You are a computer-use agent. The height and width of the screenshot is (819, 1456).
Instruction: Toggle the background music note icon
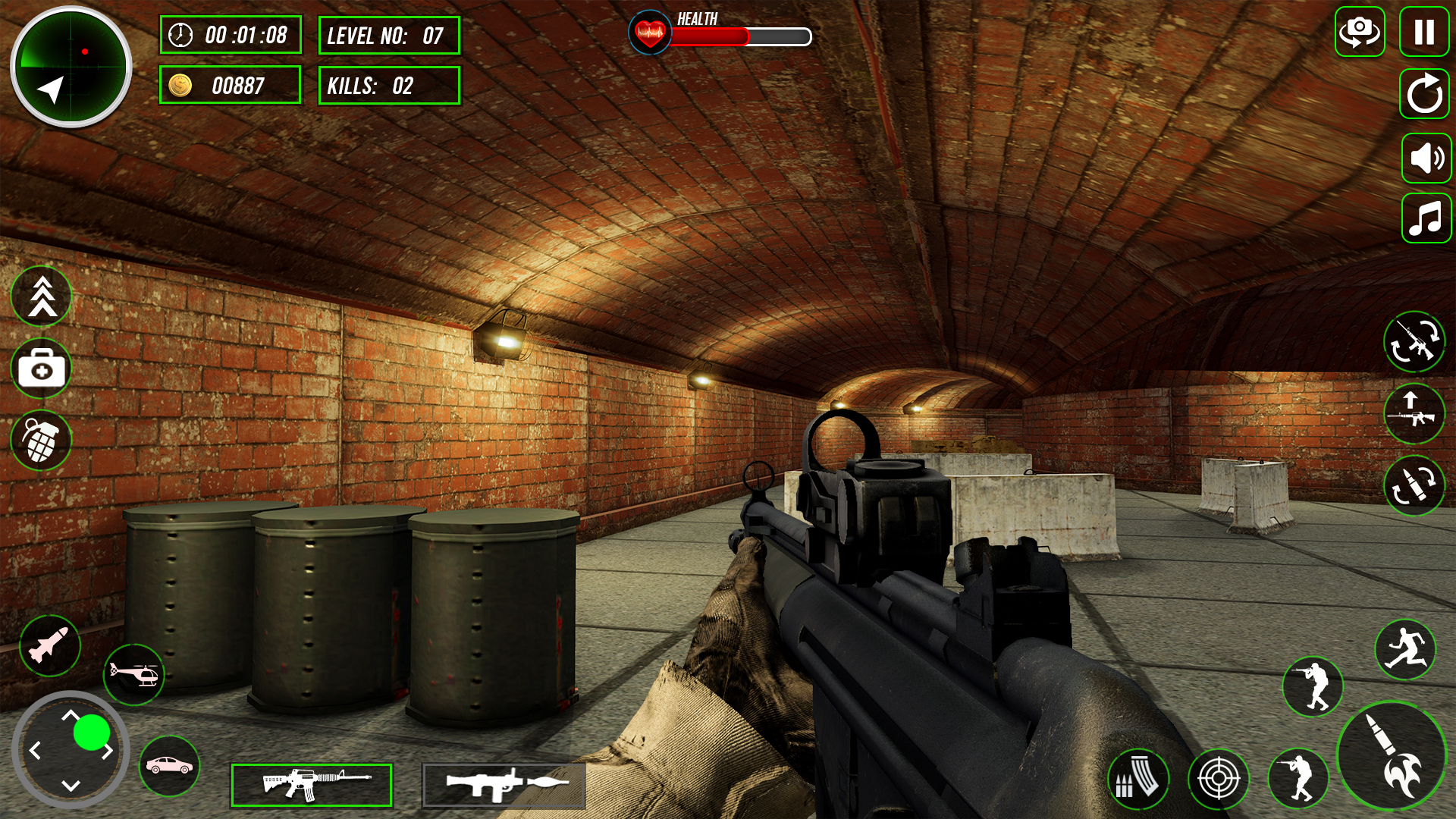tap(1426, 220)
